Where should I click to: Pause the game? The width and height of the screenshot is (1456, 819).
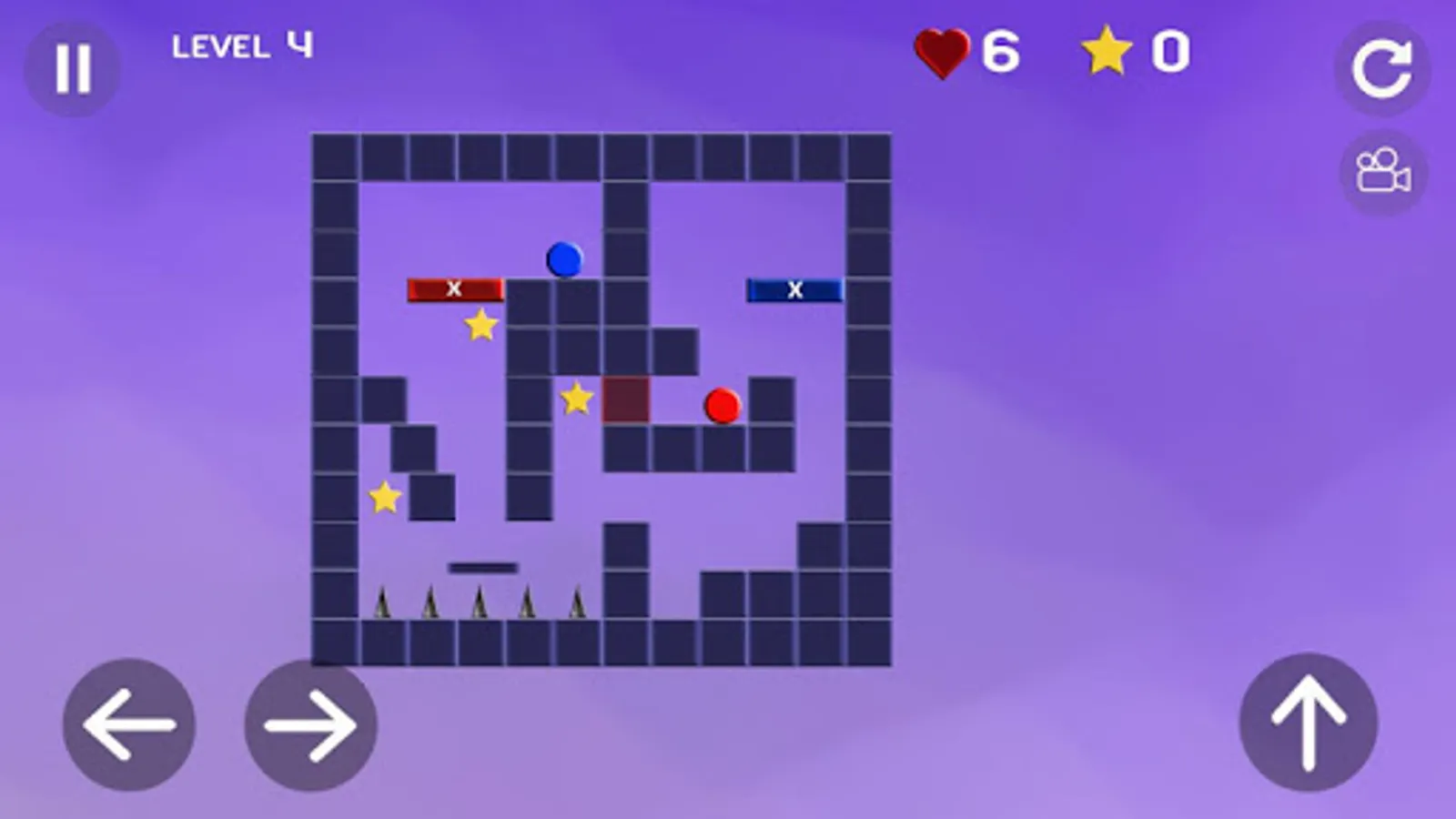[x=73, y=66]
